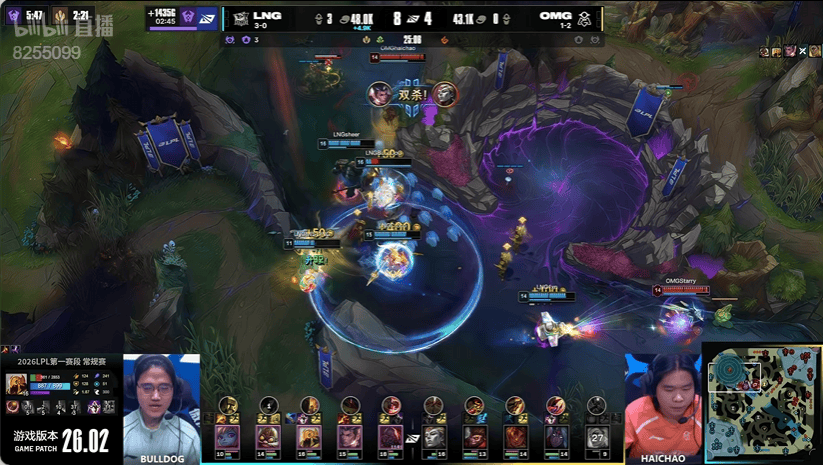Click the LNG team logo on scoreboard
823x465 pixels.
(x=241, y=17)
